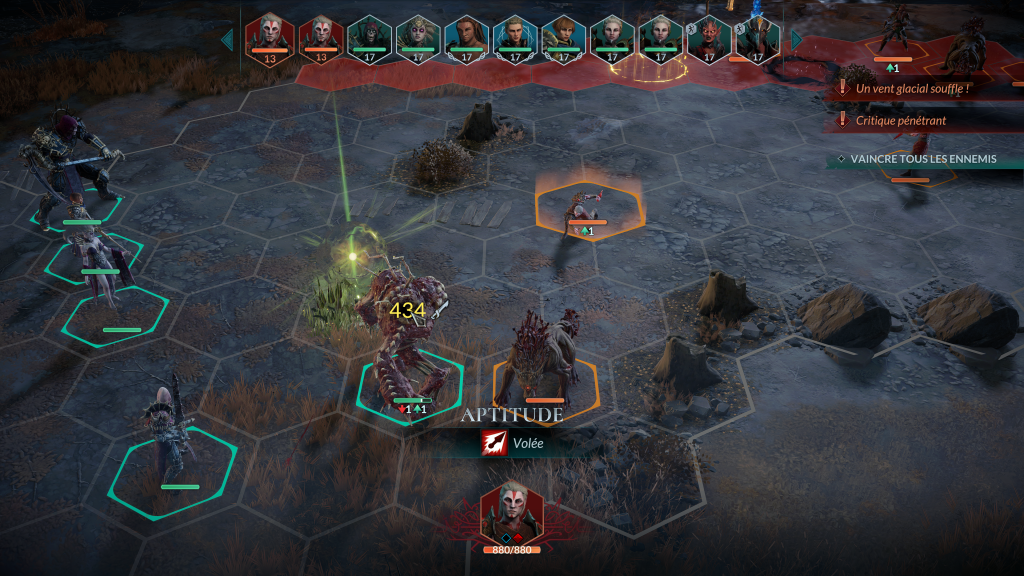The height and width of the screenshot is (576, 1024).
Task: Open the 'Un vent glacial souffle !' notification
Action: click(x=912, y=88)
